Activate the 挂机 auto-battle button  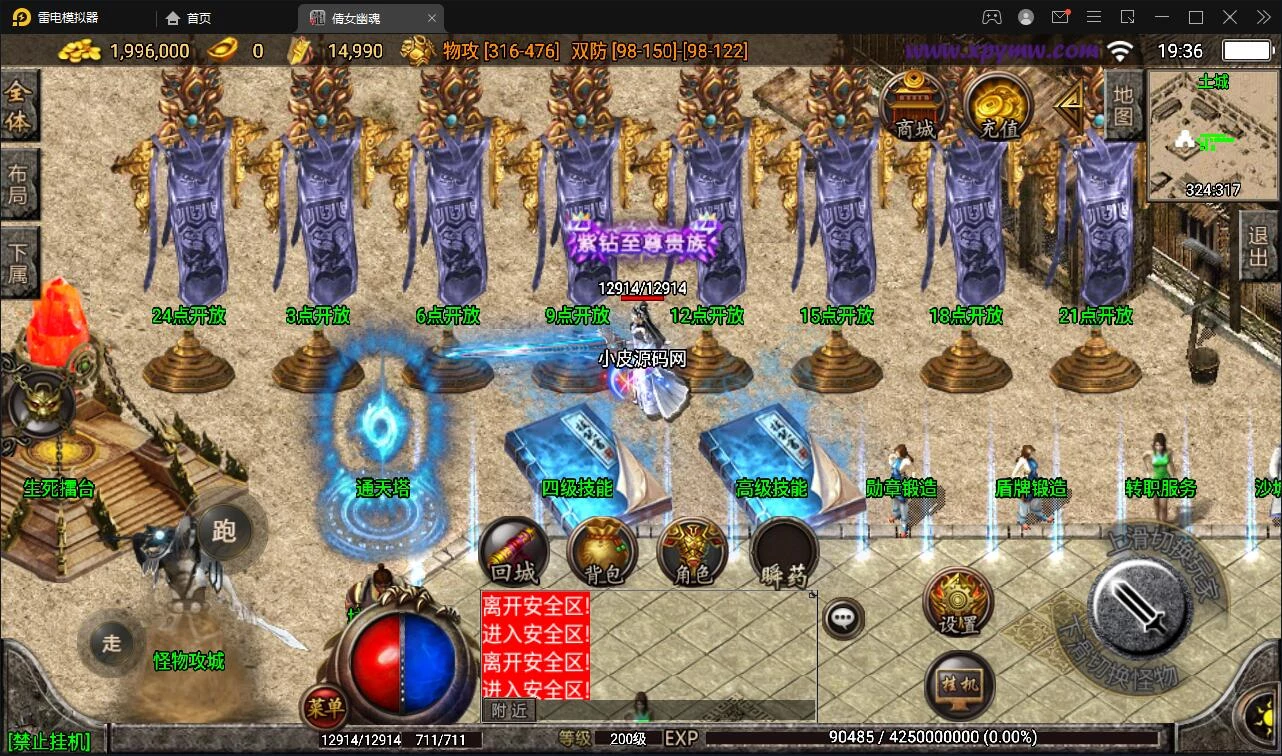pos(960,685)
